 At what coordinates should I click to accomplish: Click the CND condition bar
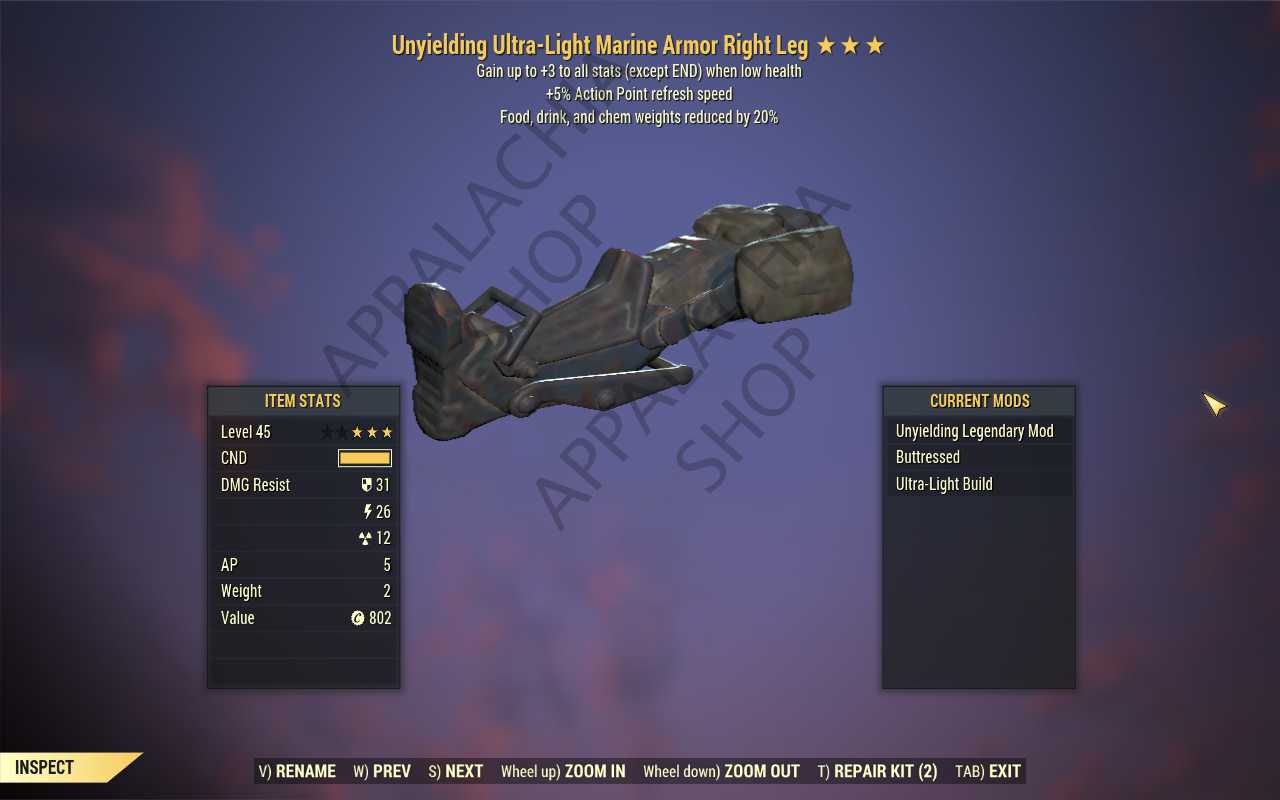point(364,457)
